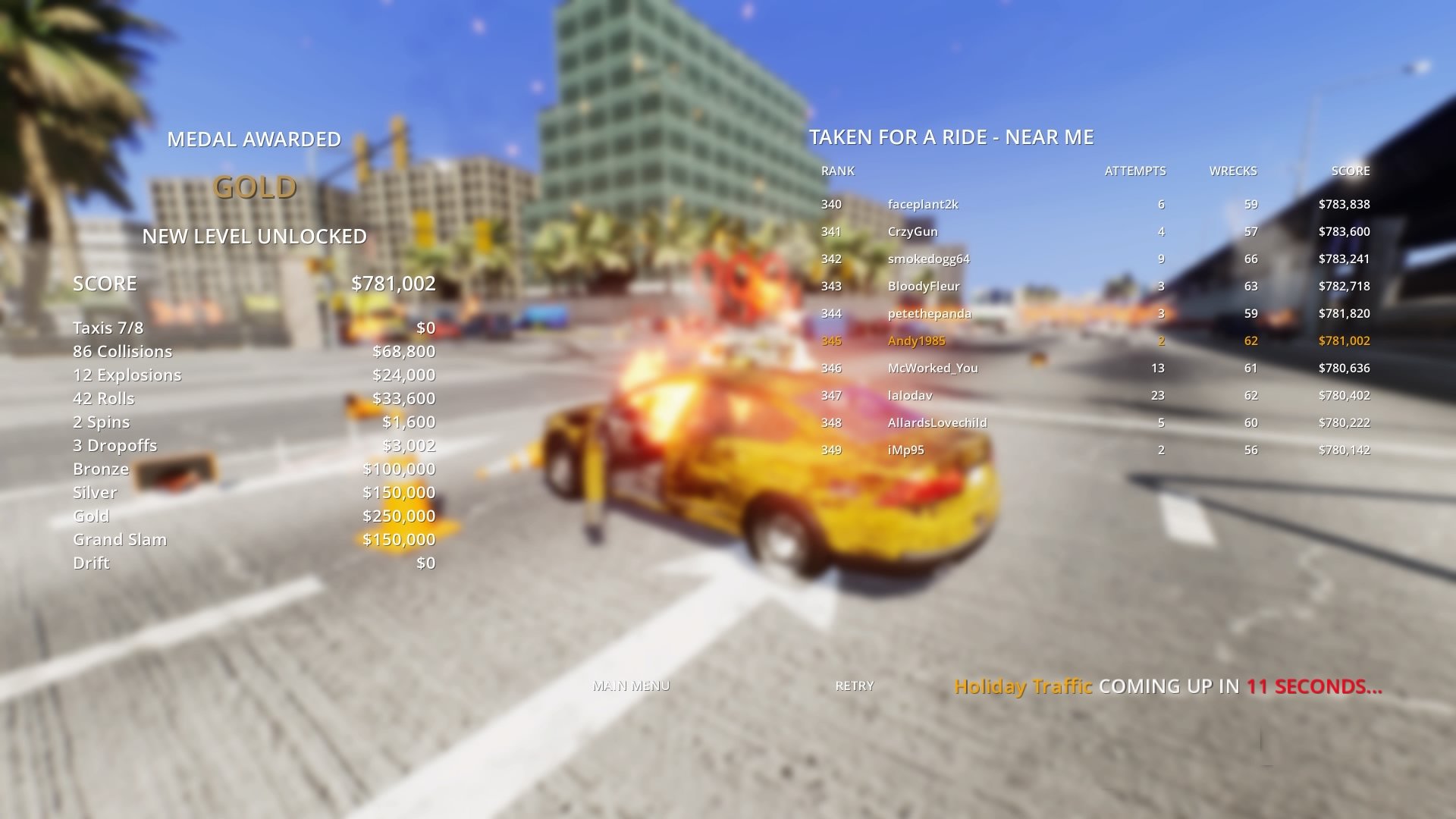Click the ATTEMPTS column header
This screenshot has width=1456, height=819.
pyautogui.click(x=1135, y=171)
